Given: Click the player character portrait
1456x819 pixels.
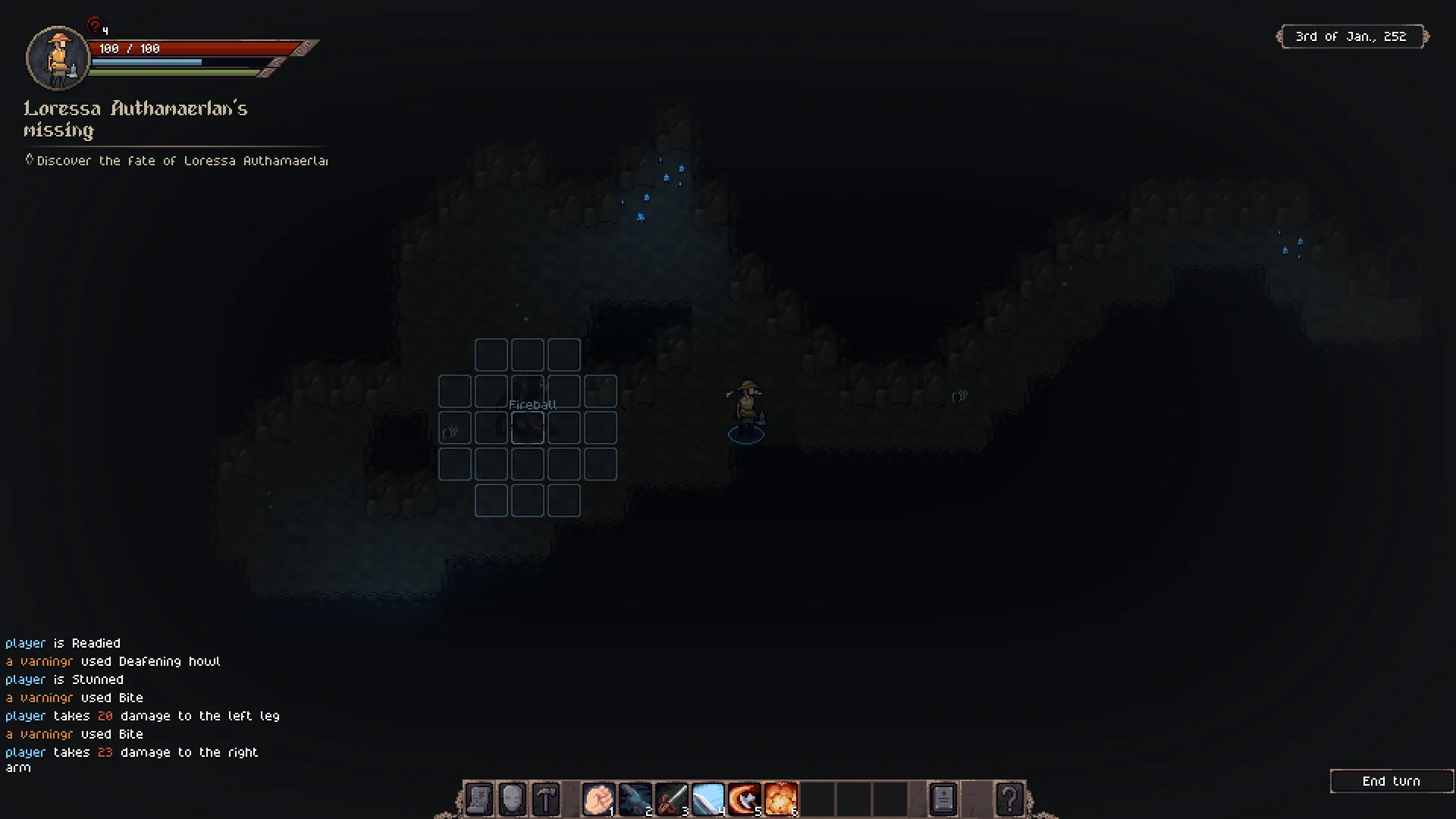Looking at the screenshot, I should [58, 58].
